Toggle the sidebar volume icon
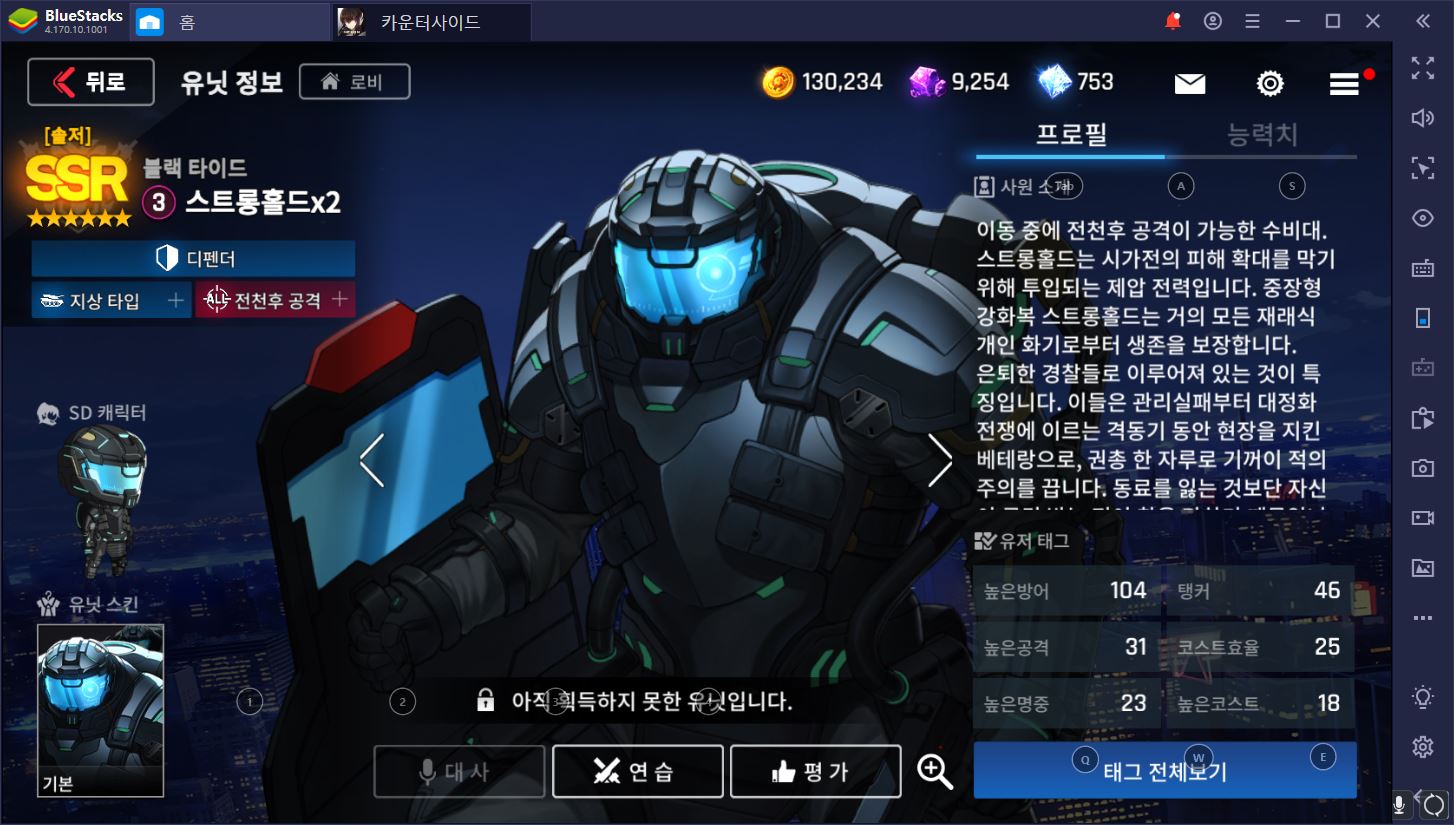This screenshot has height=825, width=1454. pos(1423,116)
